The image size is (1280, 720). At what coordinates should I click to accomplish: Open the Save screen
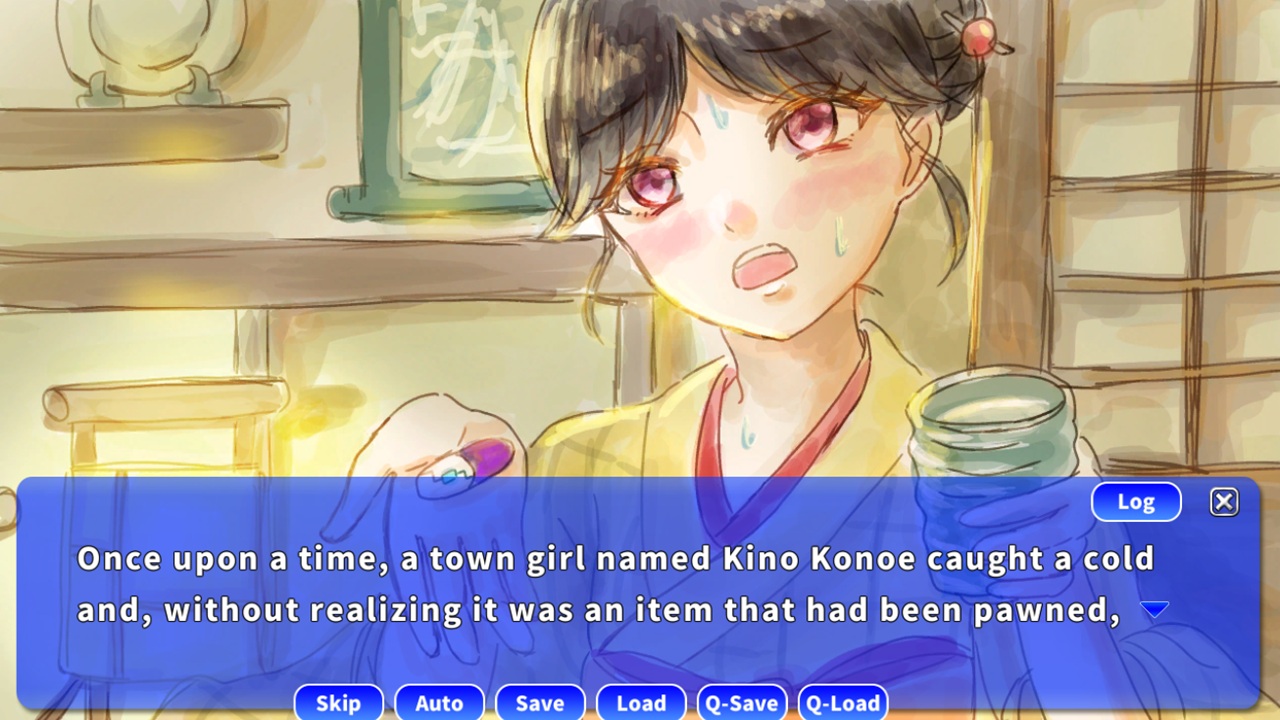[540, 702]
